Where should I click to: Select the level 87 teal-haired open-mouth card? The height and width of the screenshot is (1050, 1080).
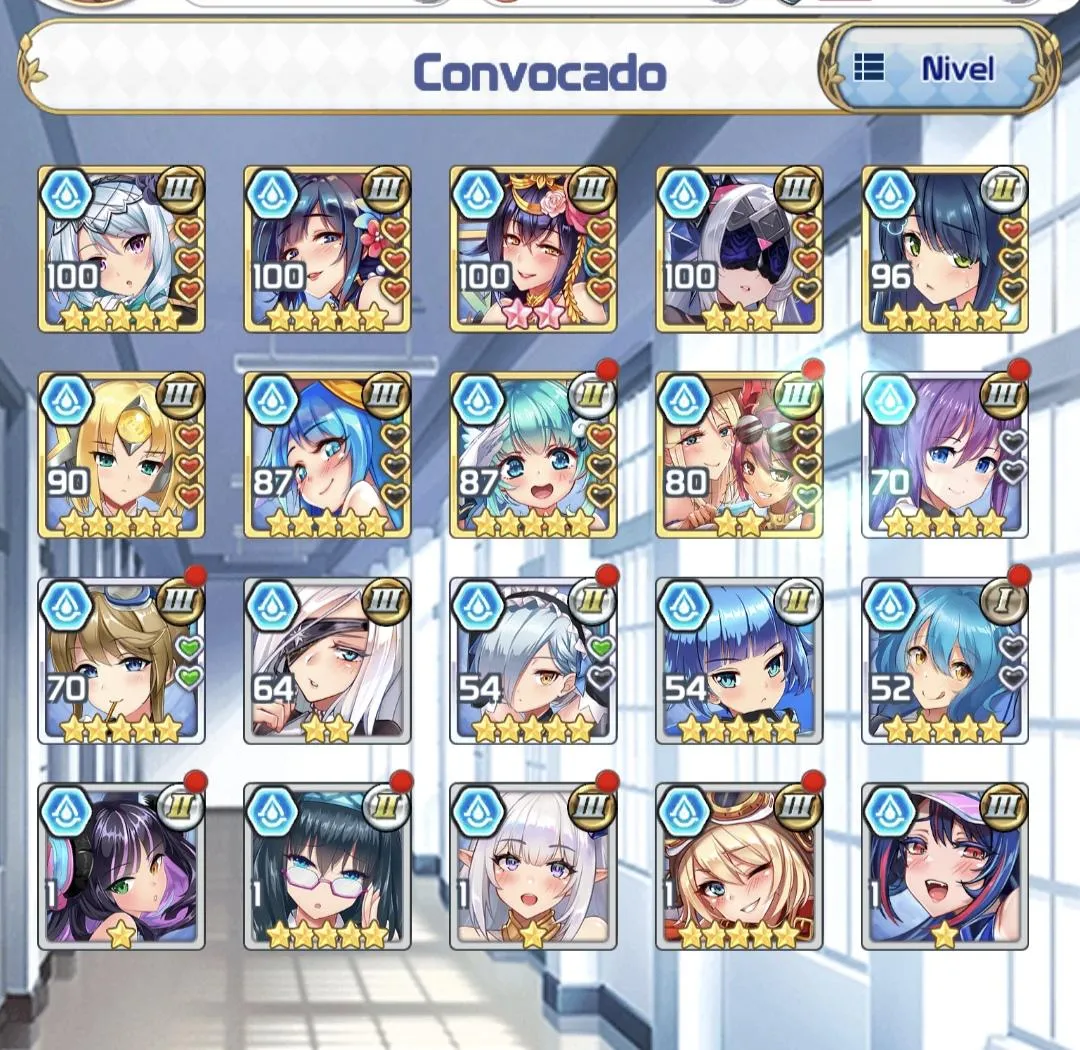click(533, 455)
